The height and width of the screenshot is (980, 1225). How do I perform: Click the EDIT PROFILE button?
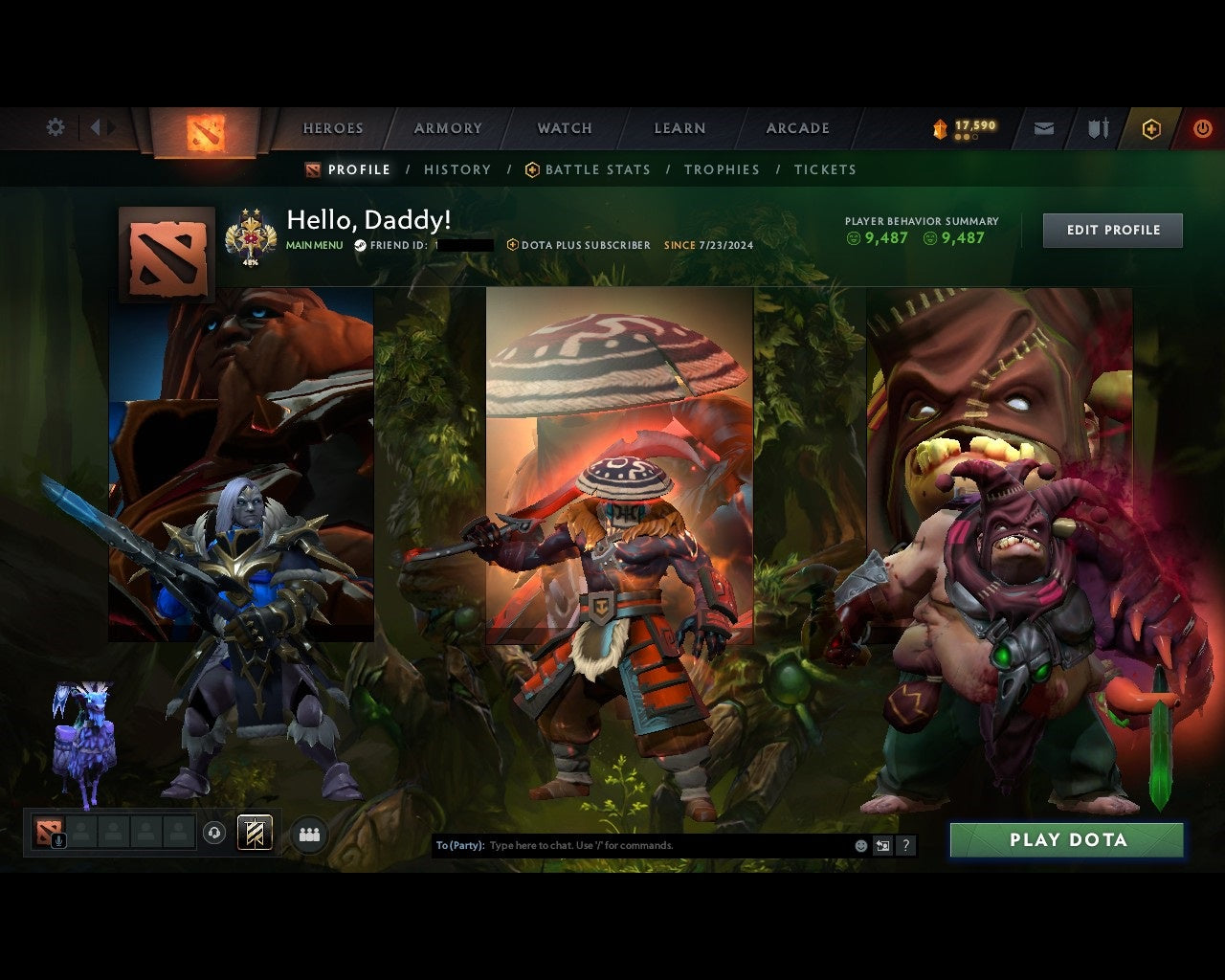[1112, 230]
